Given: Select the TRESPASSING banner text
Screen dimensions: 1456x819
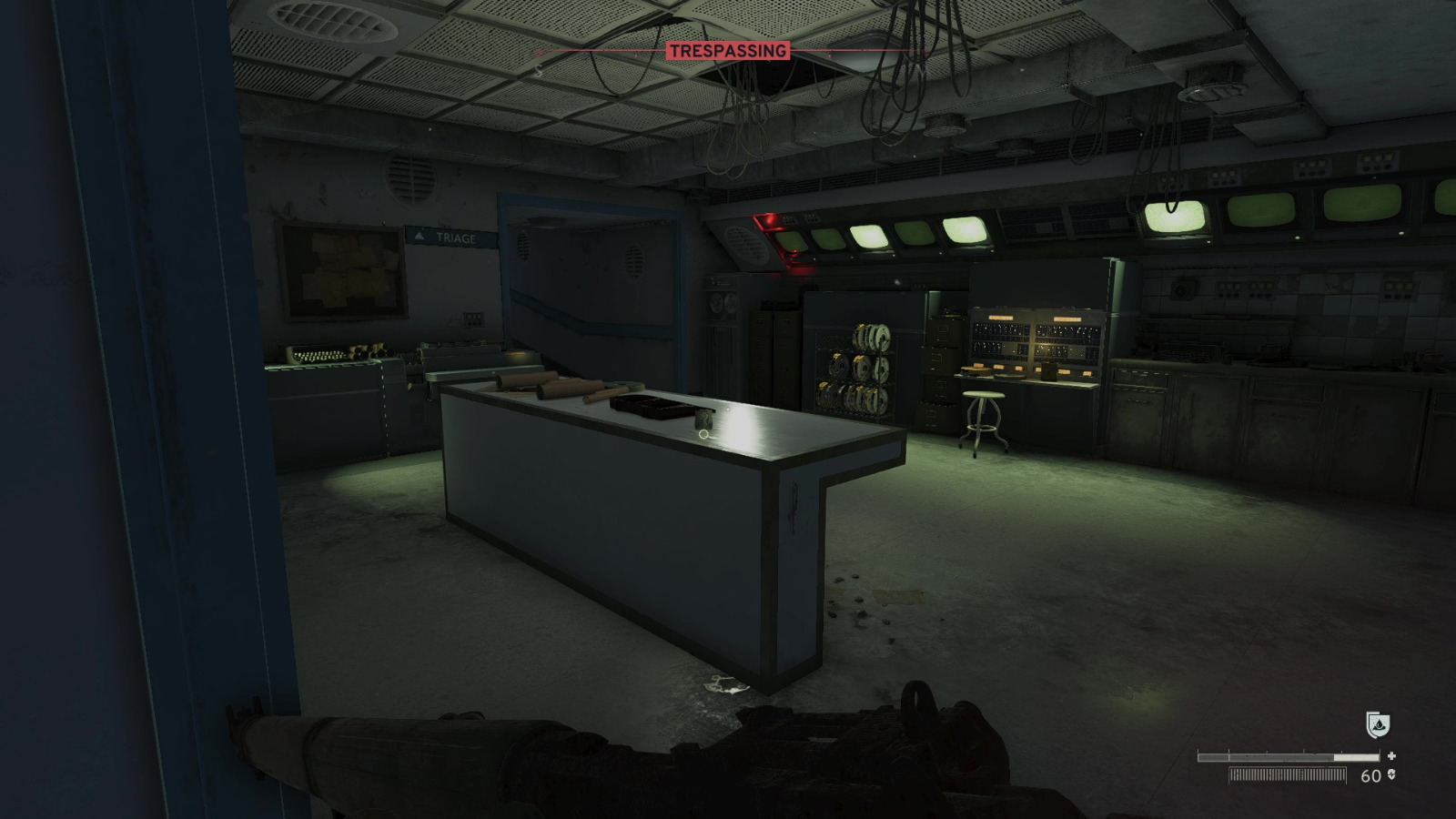Looking at the screenshot, I should [728, 52].
